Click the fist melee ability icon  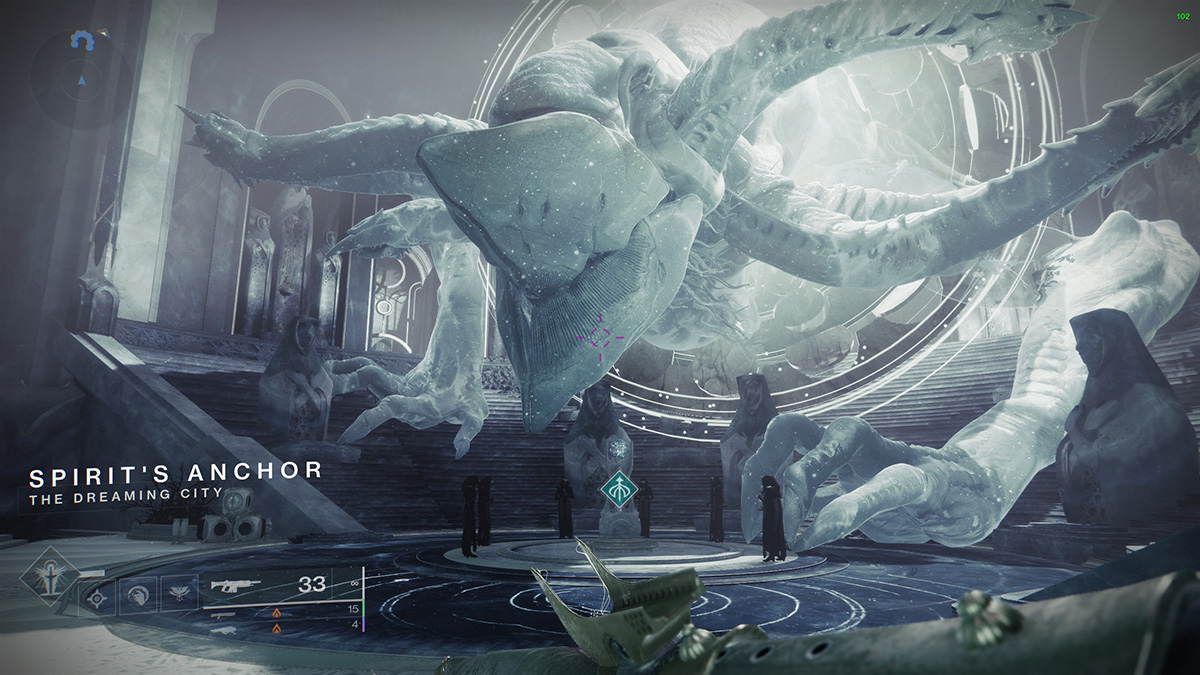click(x=136, y=597)
